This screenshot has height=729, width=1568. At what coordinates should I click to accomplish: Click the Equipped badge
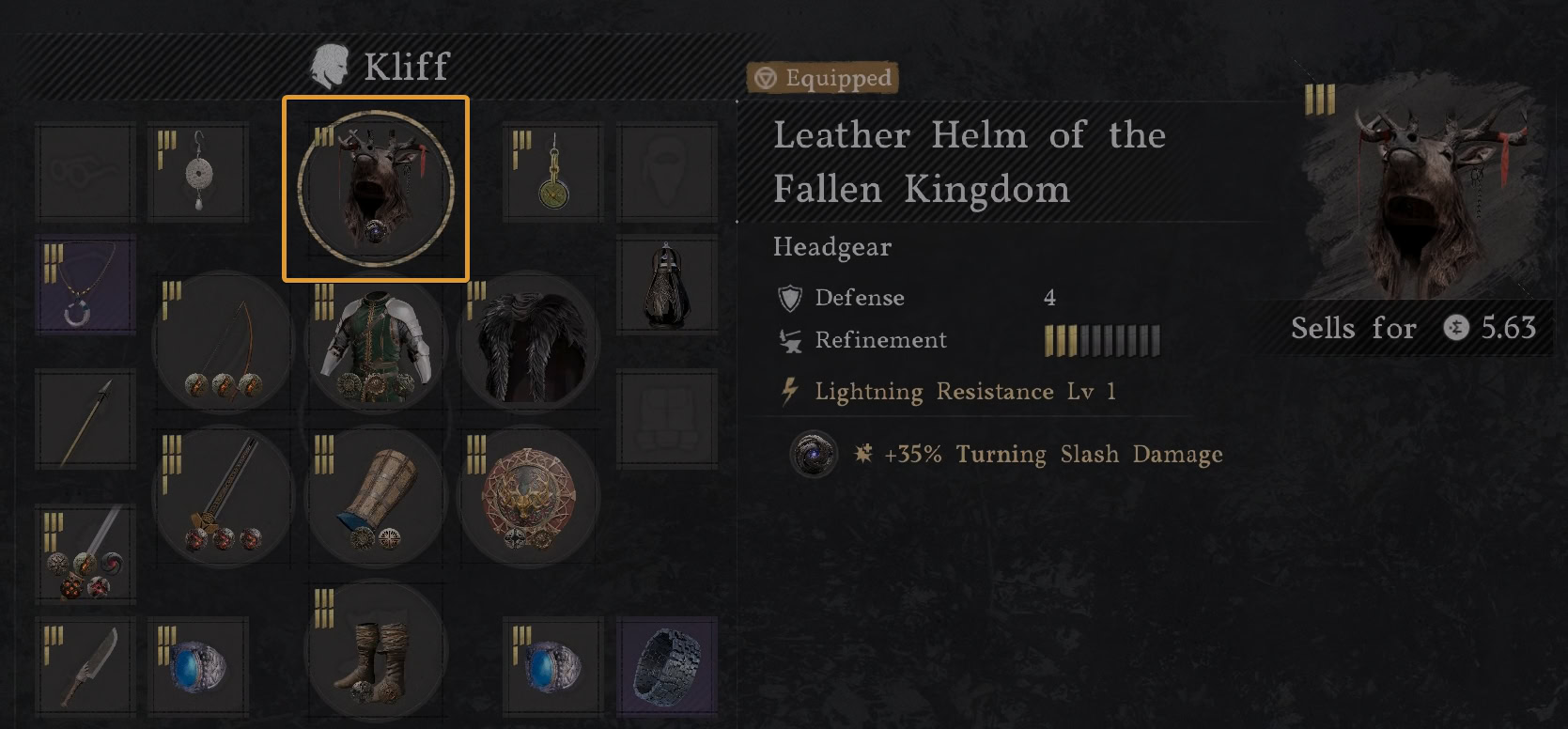tap(822, 79)
